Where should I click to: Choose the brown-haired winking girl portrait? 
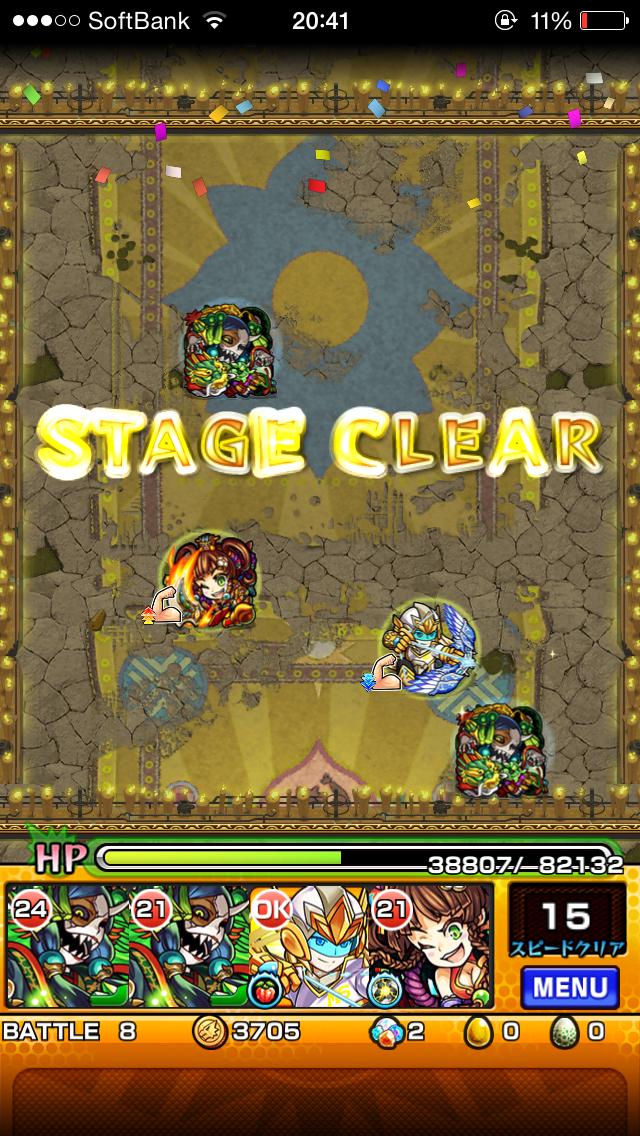(x=432, y=947)
